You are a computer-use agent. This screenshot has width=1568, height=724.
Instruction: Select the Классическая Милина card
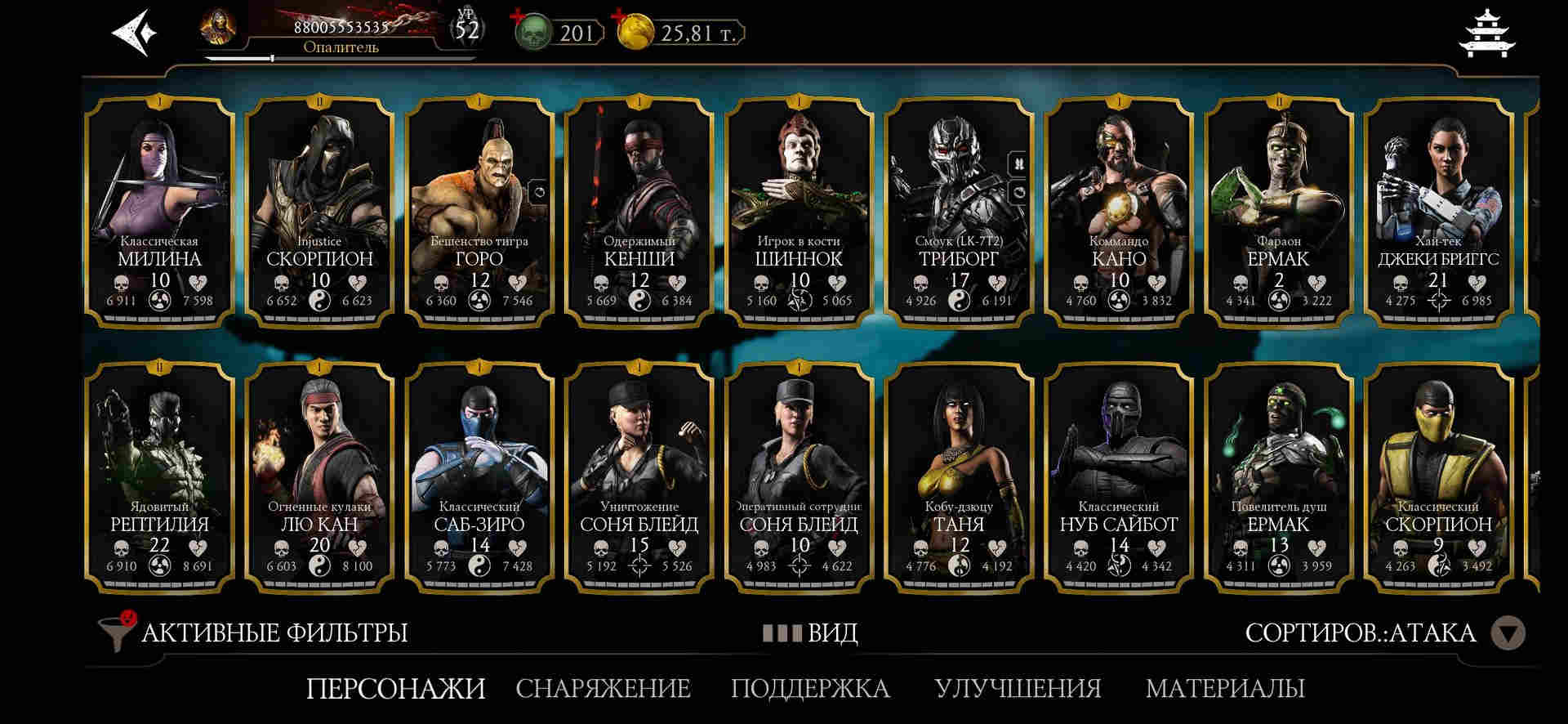(x=160, y=212)
